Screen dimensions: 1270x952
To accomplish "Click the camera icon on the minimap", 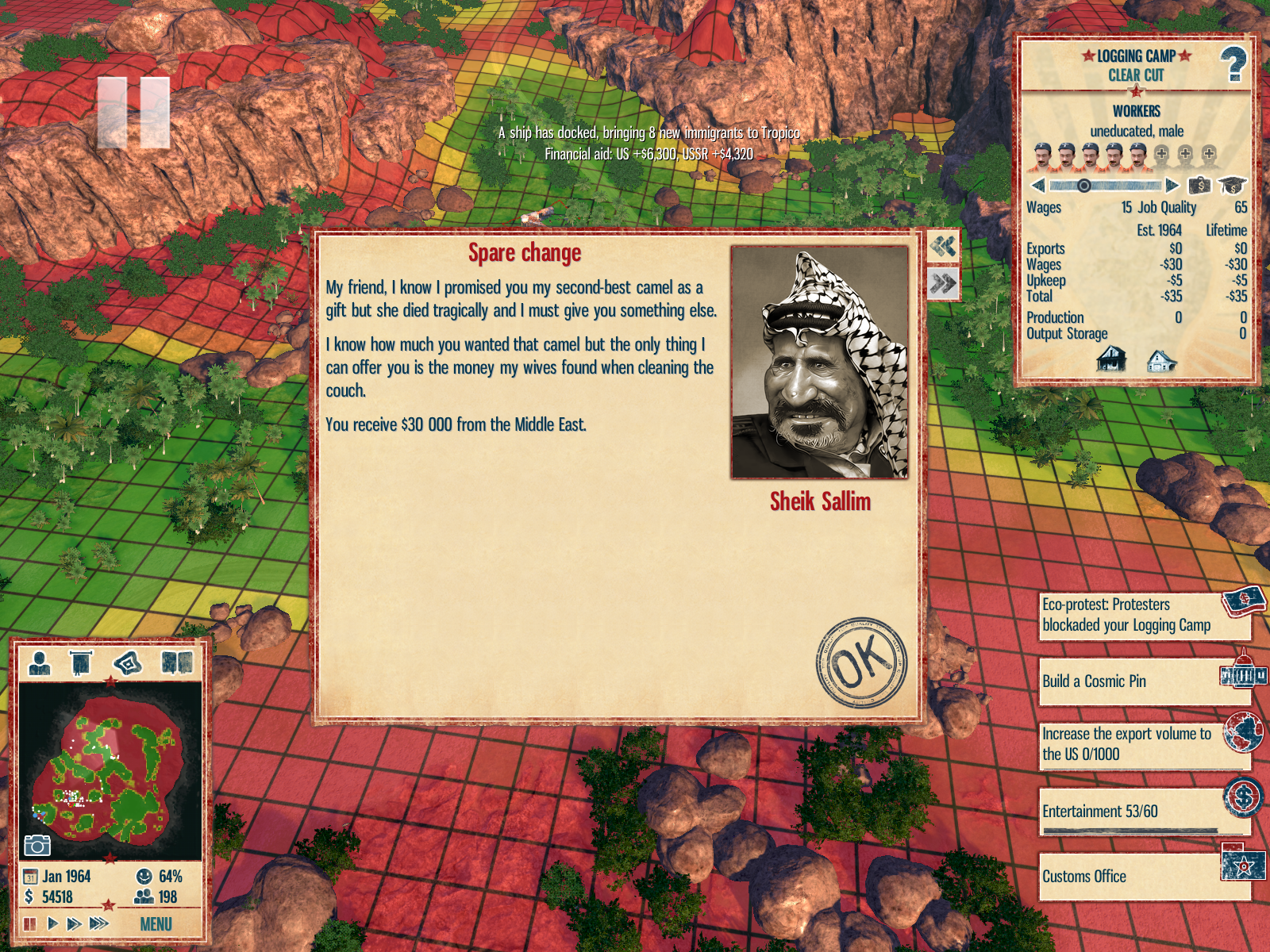I will point(37,846).
